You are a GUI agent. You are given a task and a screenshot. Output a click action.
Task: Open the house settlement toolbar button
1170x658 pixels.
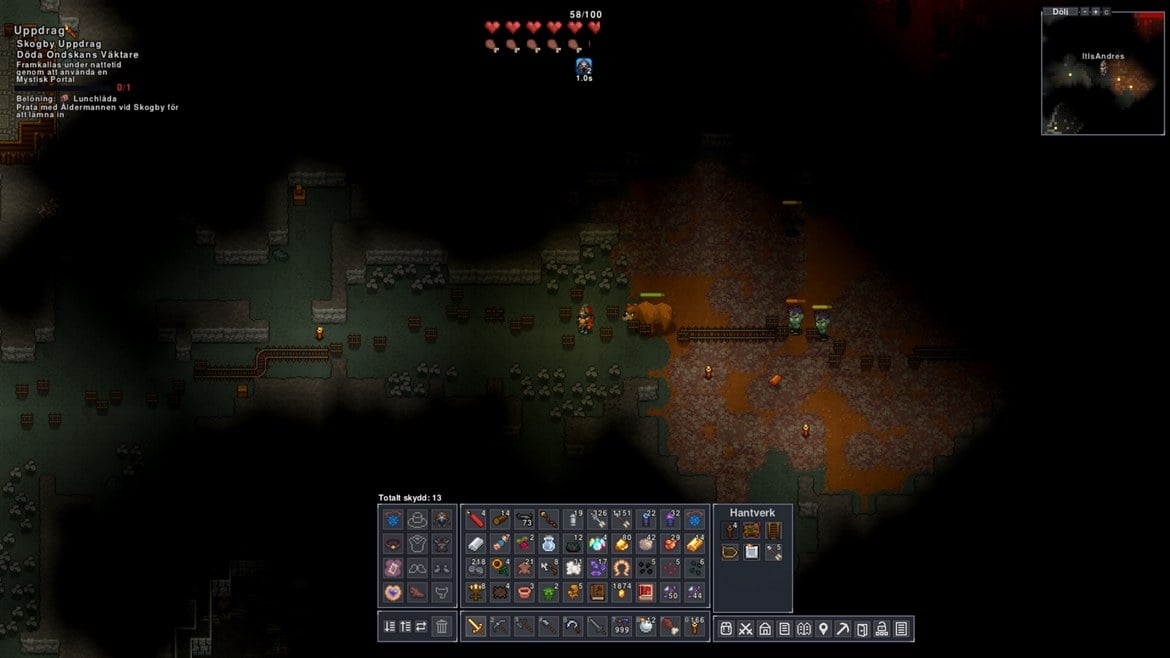tap(765, 628)
